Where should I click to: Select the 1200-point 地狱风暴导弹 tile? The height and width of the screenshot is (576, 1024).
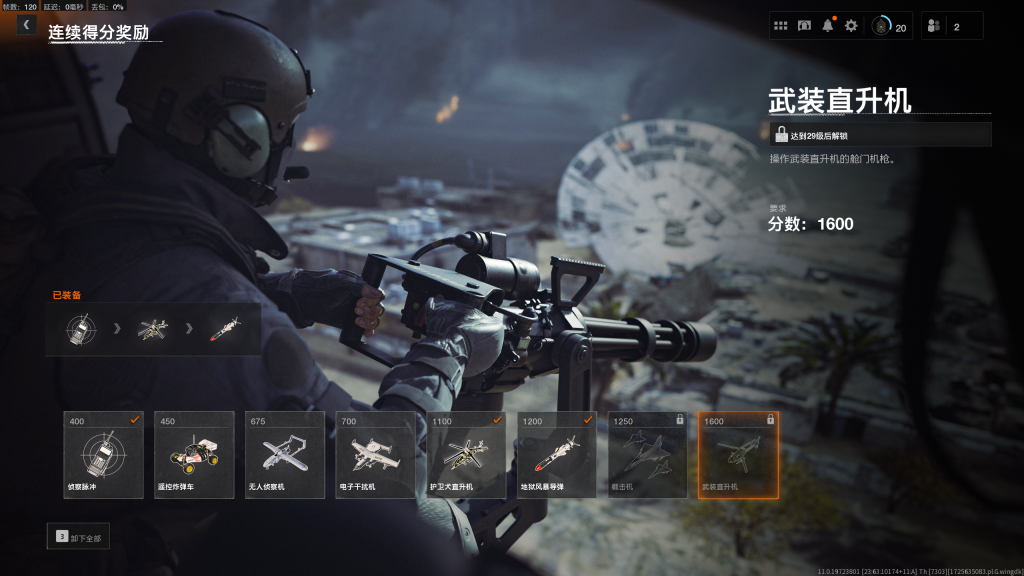point(557,455)
